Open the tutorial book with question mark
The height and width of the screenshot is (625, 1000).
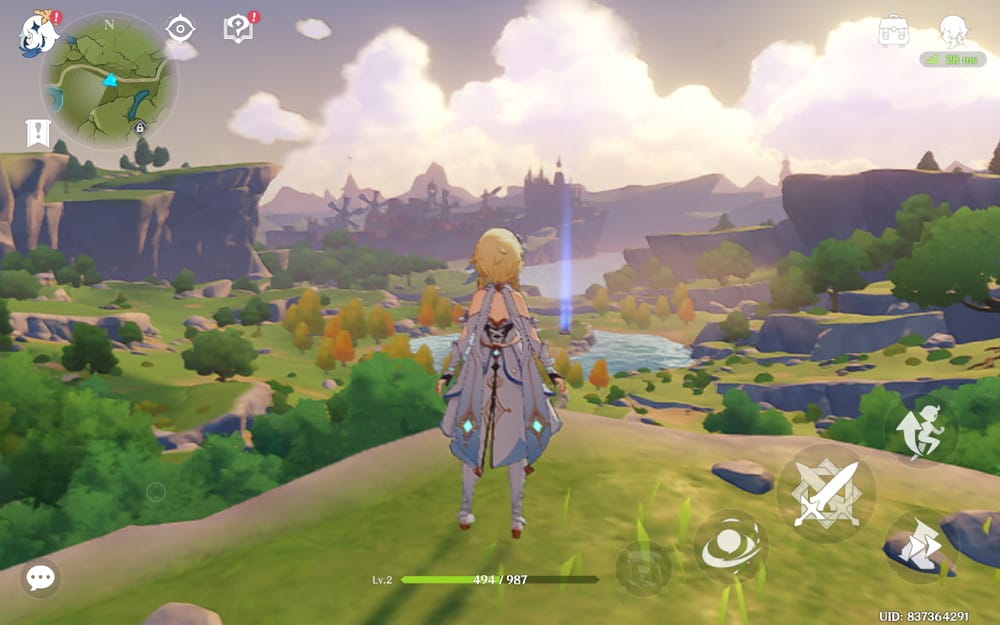(238, 29)
